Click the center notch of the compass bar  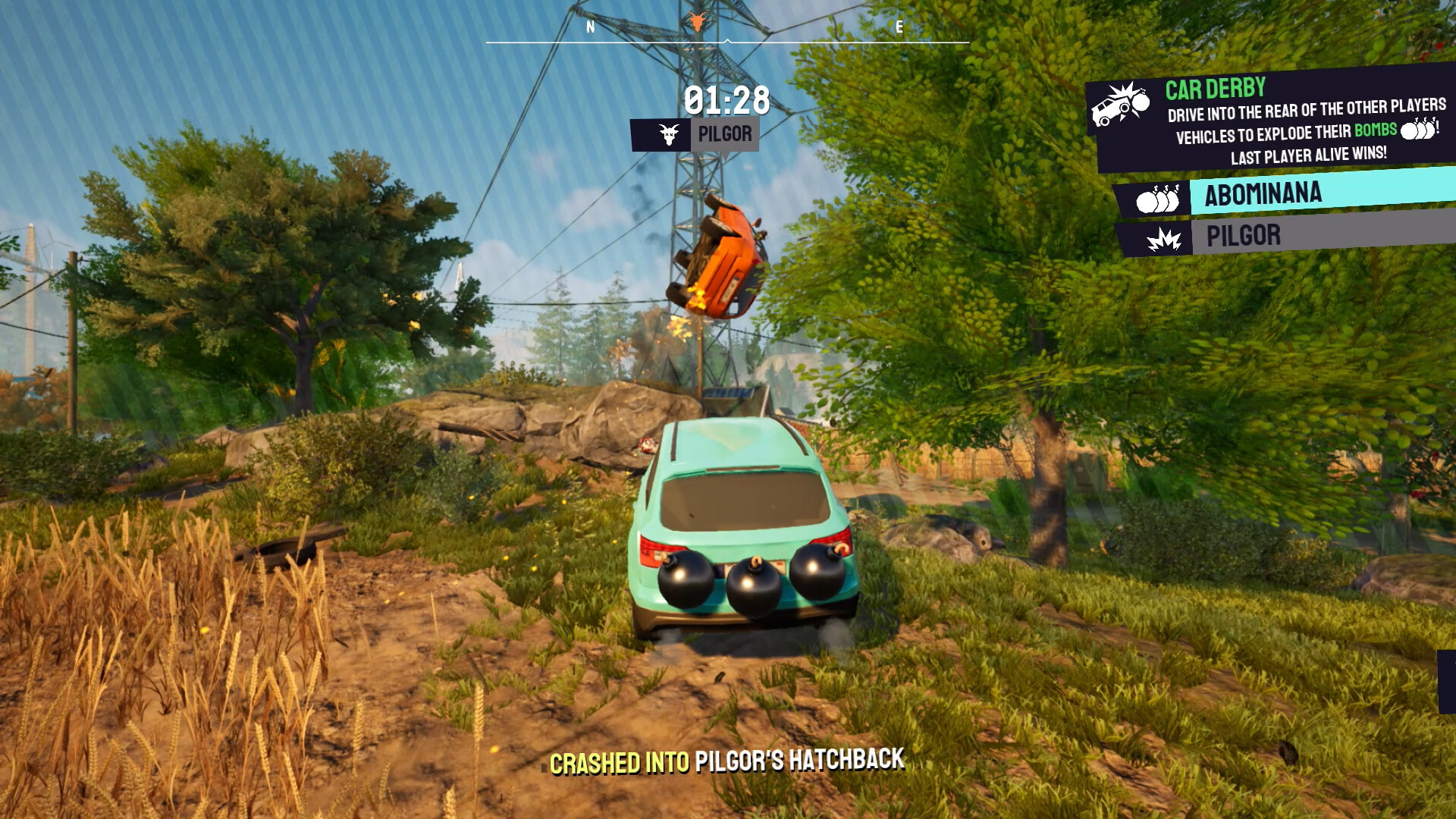coord(726,42)
